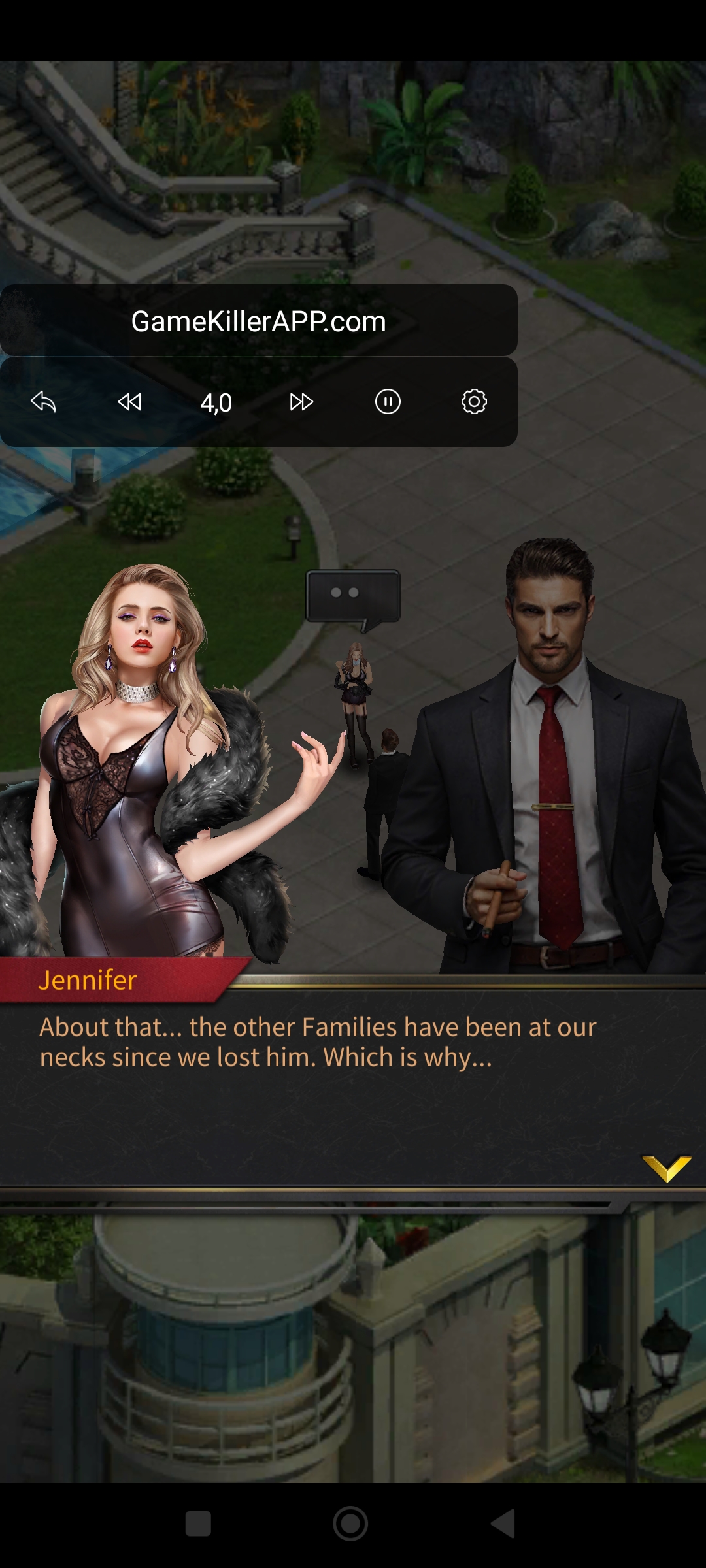The image size is (706, 1568).
Task: Tap the Android back navigation button
Action: point(503,1524)
